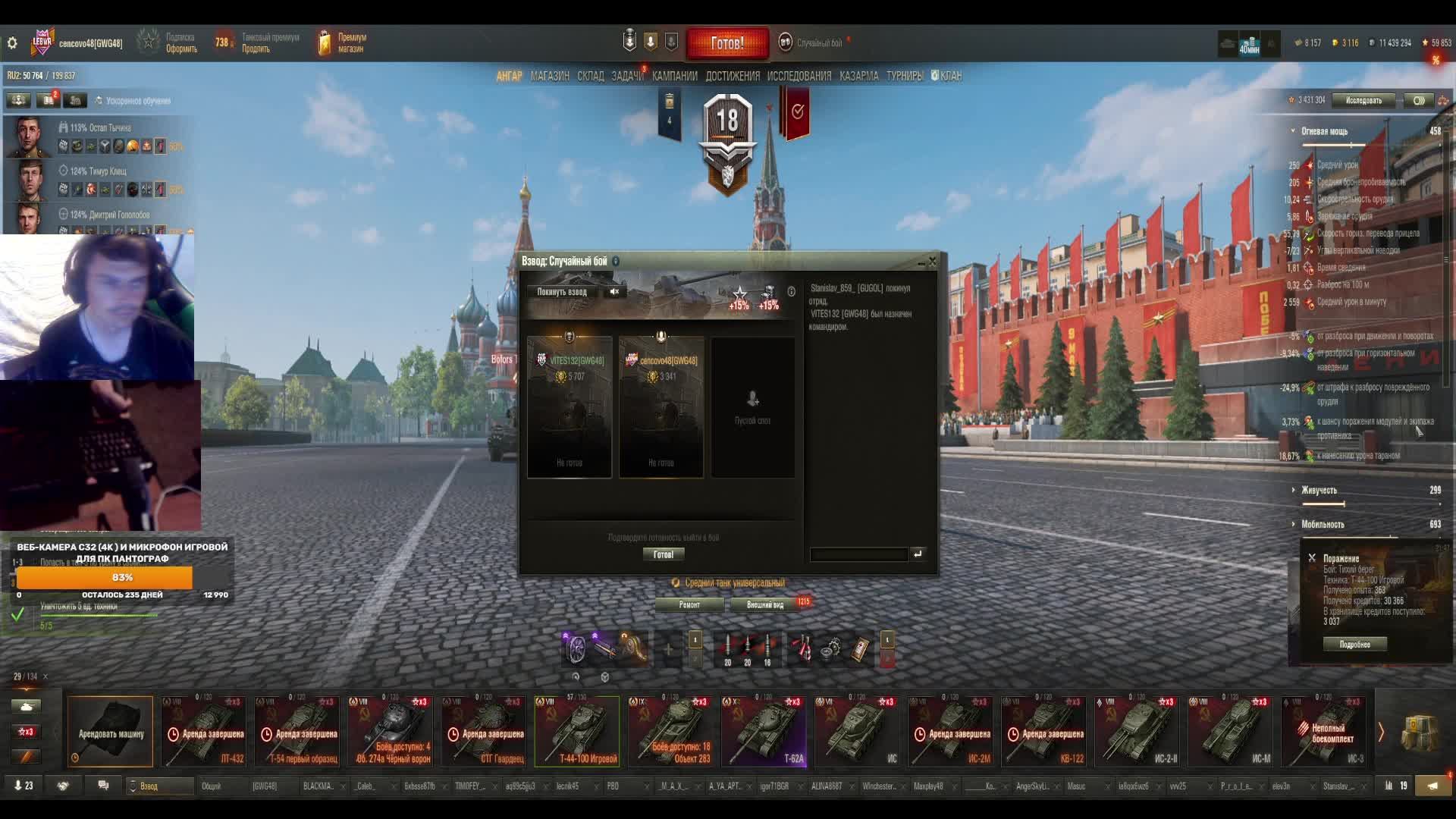The image size is (1456, 819).
Task: Go to the ИССЛЕДОВАНИЯ tab
Action: pyautogui.click(x=799, y=76)
